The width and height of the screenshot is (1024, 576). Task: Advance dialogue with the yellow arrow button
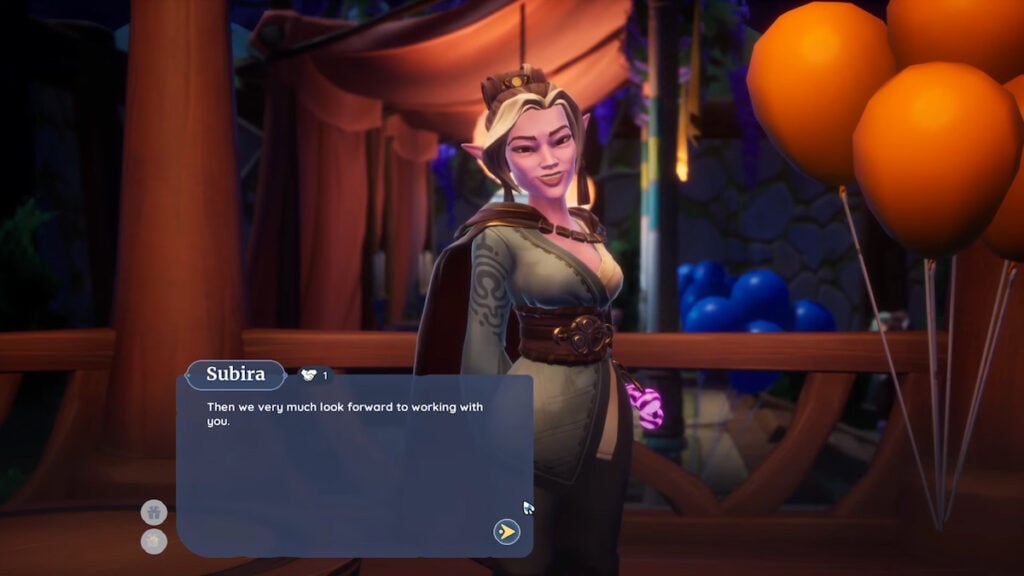(x=507, y=531)
